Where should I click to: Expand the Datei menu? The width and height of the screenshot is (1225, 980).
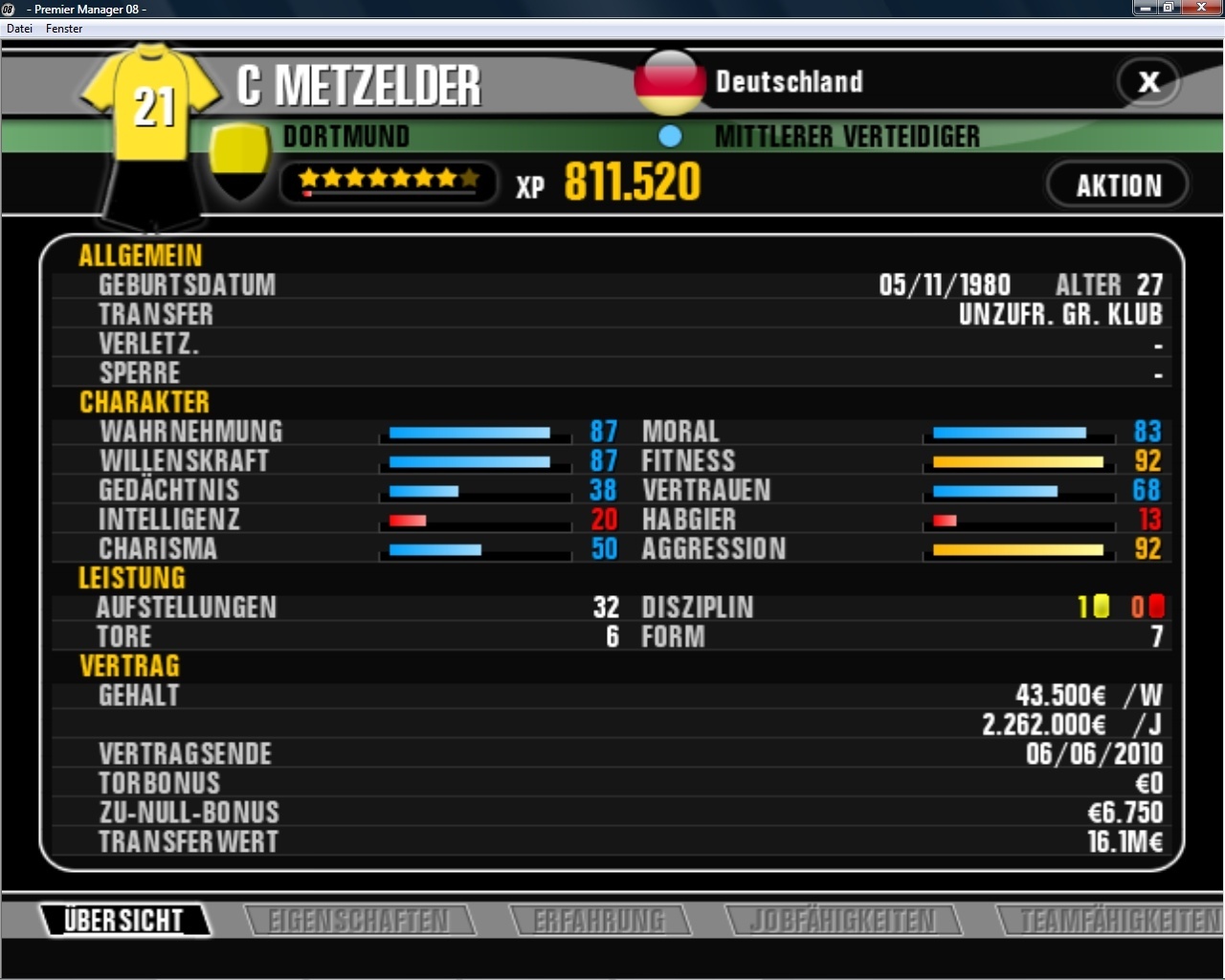pyautogui.click(x=19, y=29)
